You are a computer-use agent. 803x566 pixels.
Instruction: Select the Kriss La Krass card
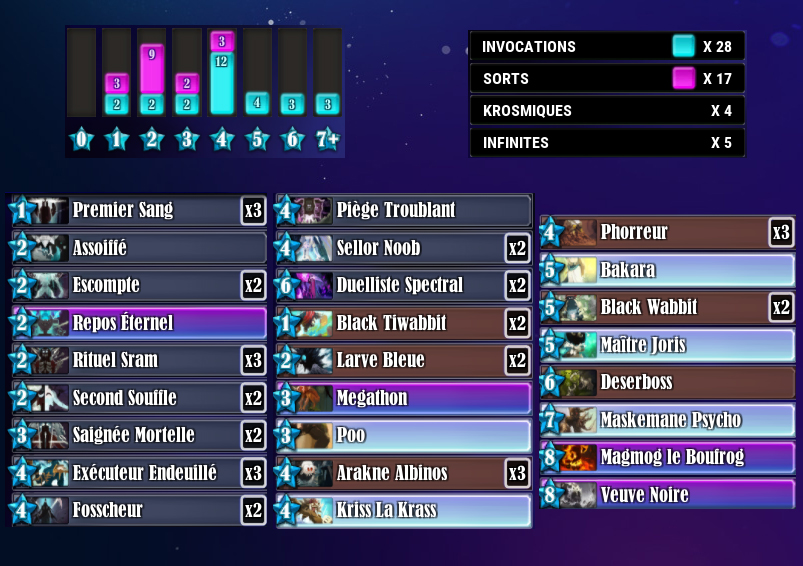coord(404,510)
